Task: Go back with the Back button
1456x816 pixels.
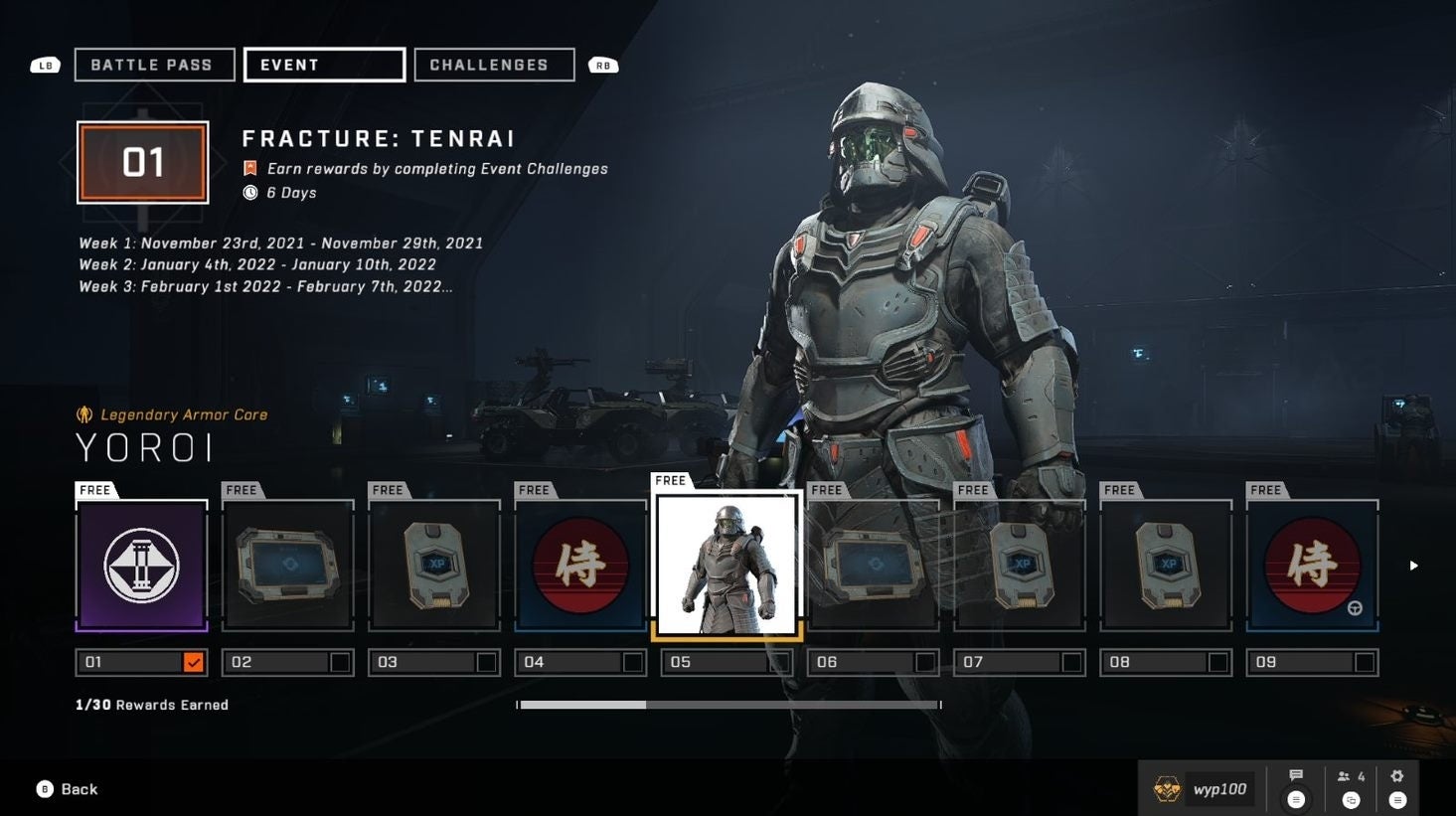Action: [68, 789]
